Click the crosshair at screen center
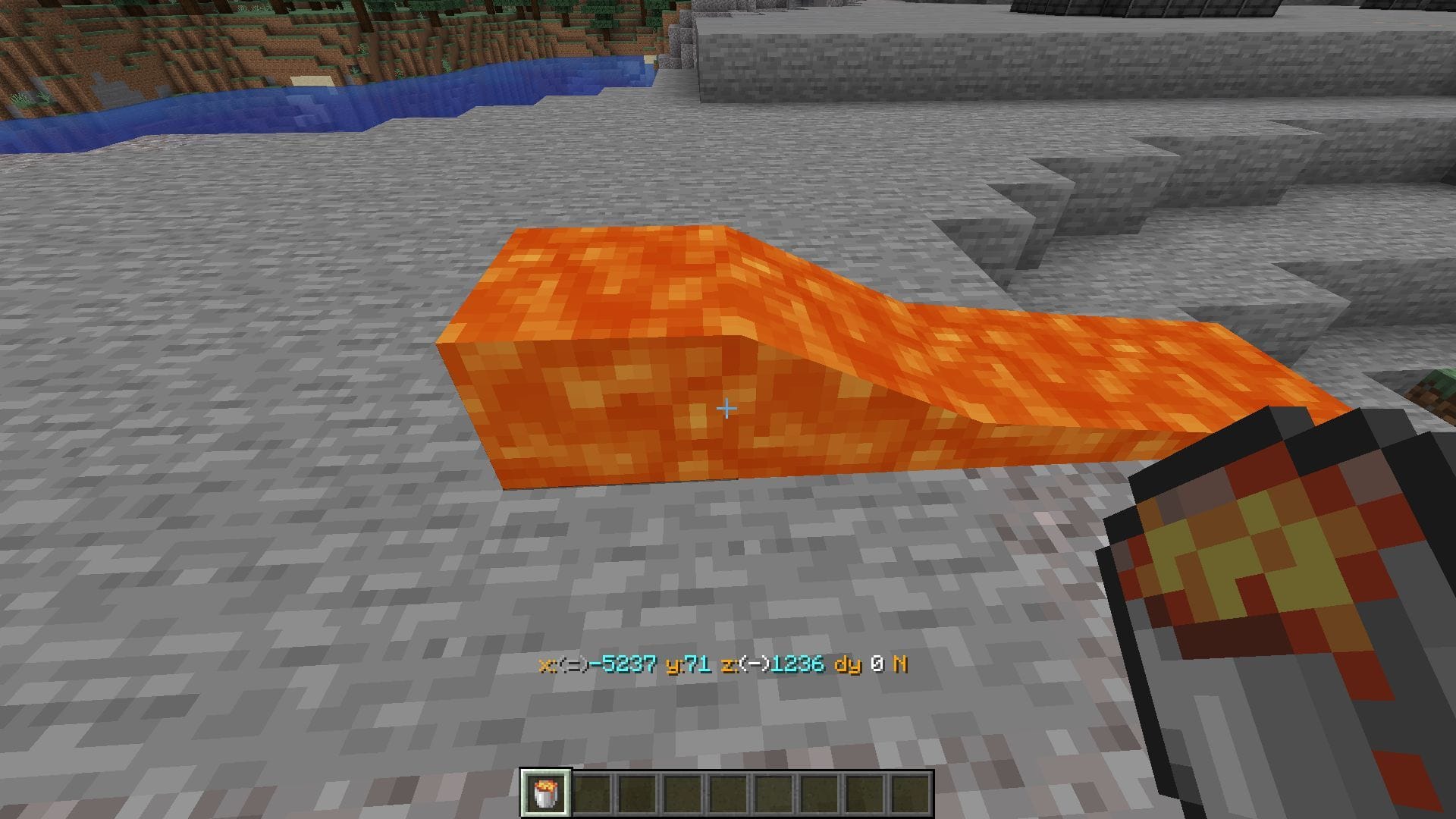This screenshot has width=1456, height=819. pos(726,408)
